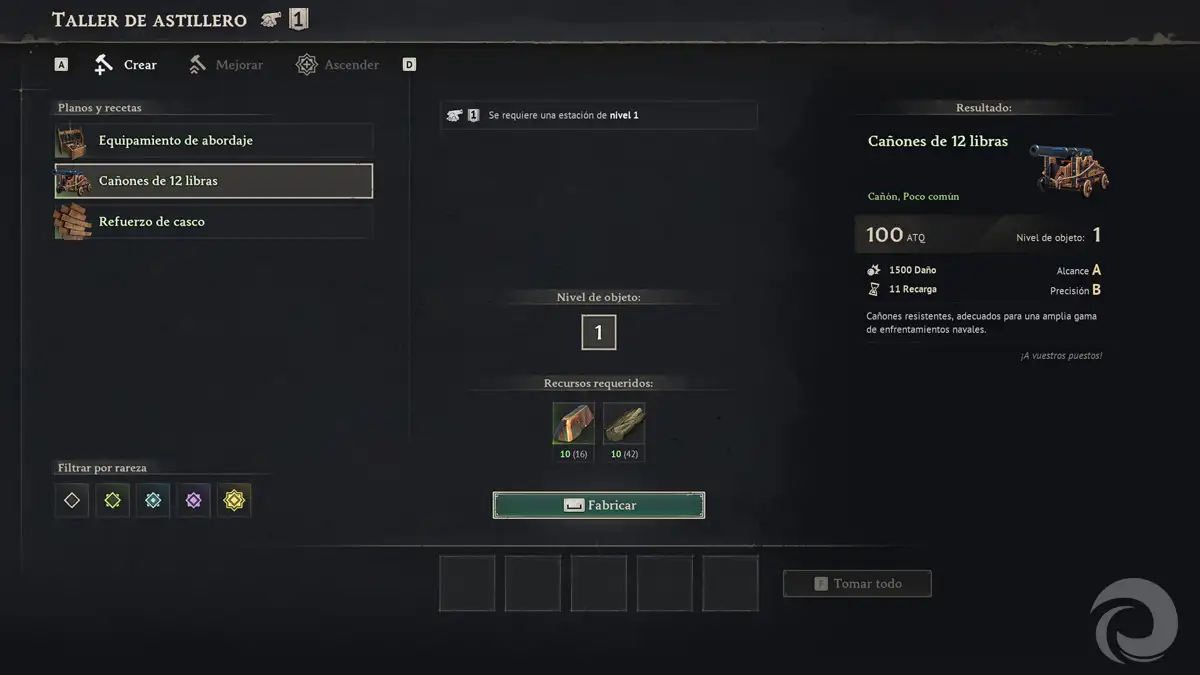Filter by white common rarity diamond
Screen dimensions: 1200x675
pyautogui.click(x=72, y=500)
